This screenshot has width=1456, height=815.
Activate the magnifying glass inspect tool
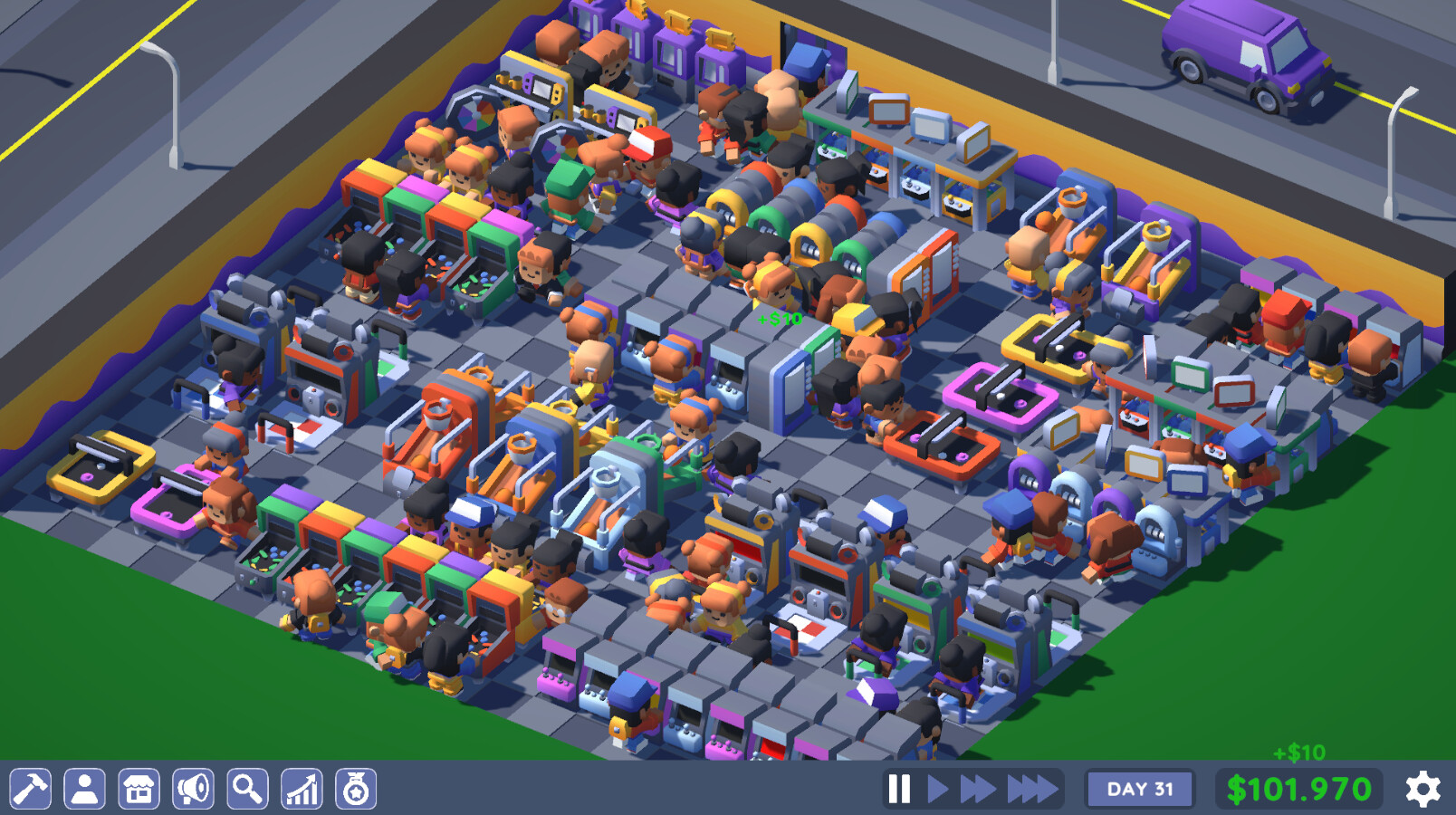click(246, 788)
